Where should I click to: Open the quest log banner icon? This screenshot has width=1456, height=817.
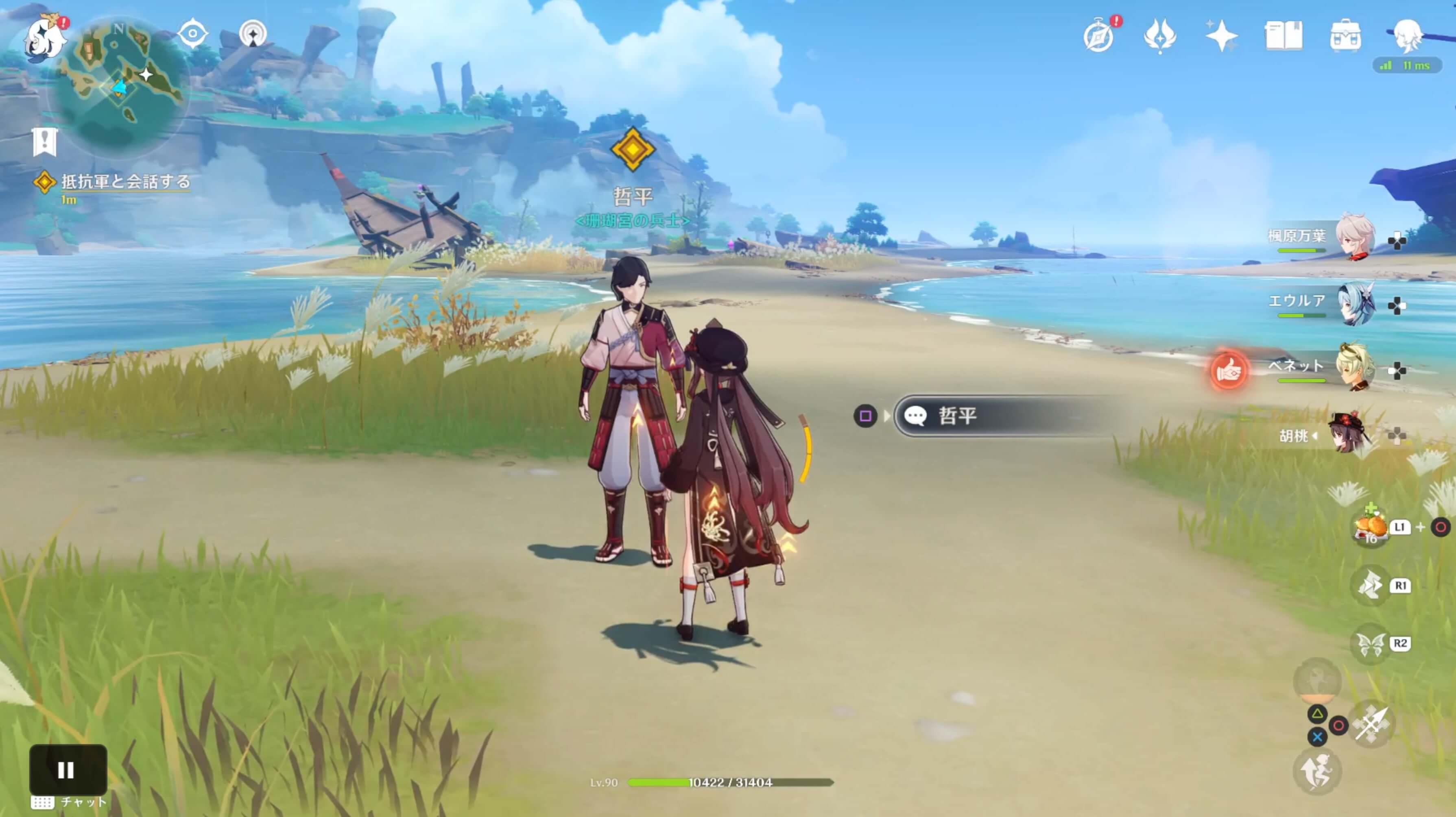(x=45, y=141)
